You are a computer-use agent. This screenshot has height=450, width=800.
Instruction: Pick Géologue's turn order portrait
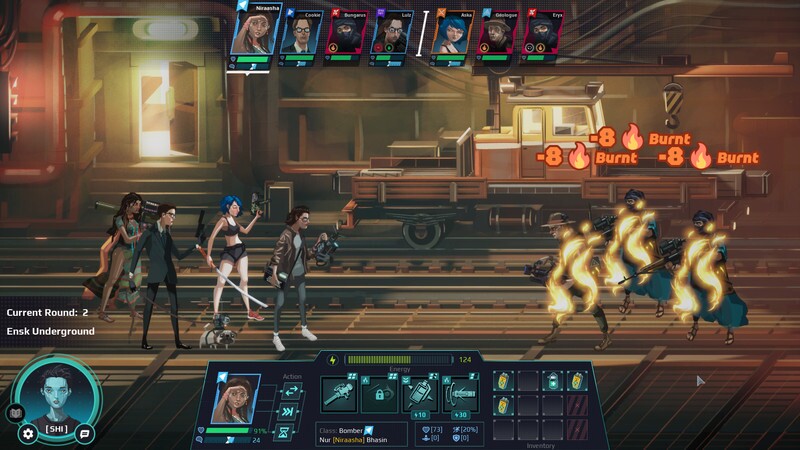[499, 37]
